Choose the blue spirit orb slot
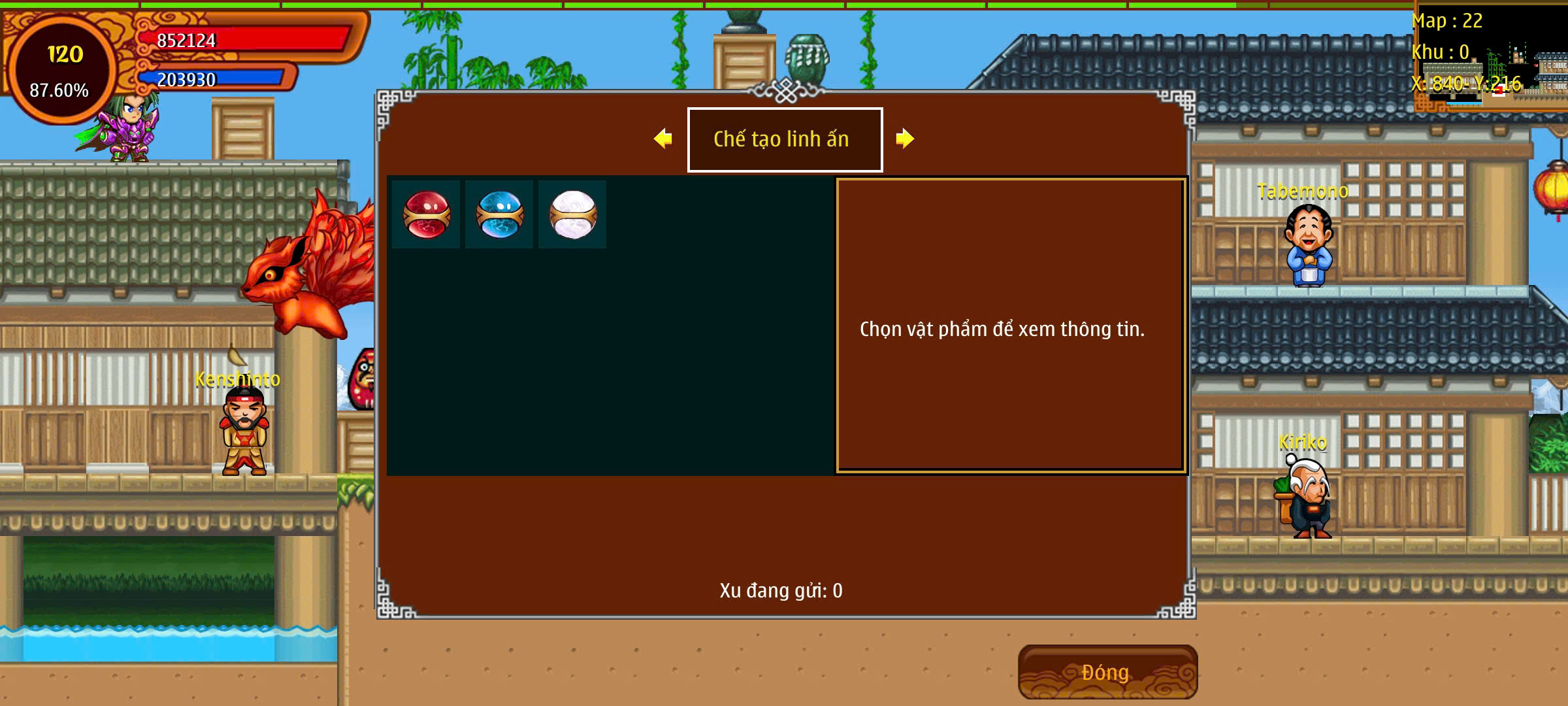This screenshot has width=1568, height=706. (x=500, y=214)
